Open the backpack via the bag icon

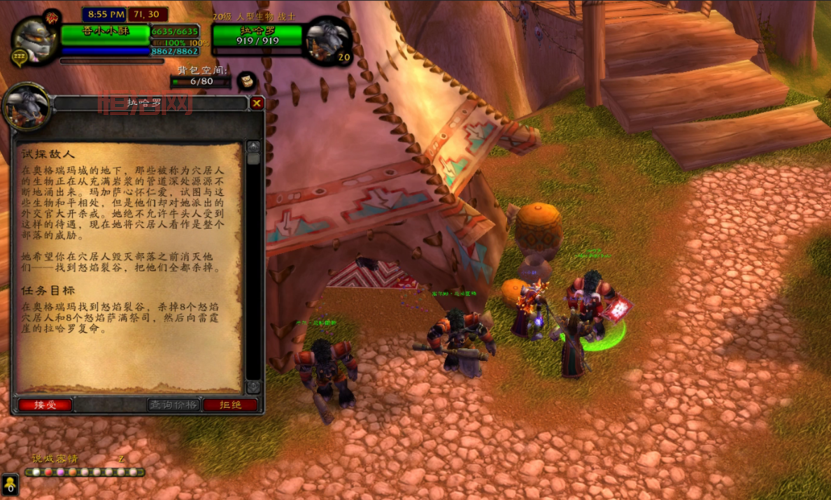point(245,80)
